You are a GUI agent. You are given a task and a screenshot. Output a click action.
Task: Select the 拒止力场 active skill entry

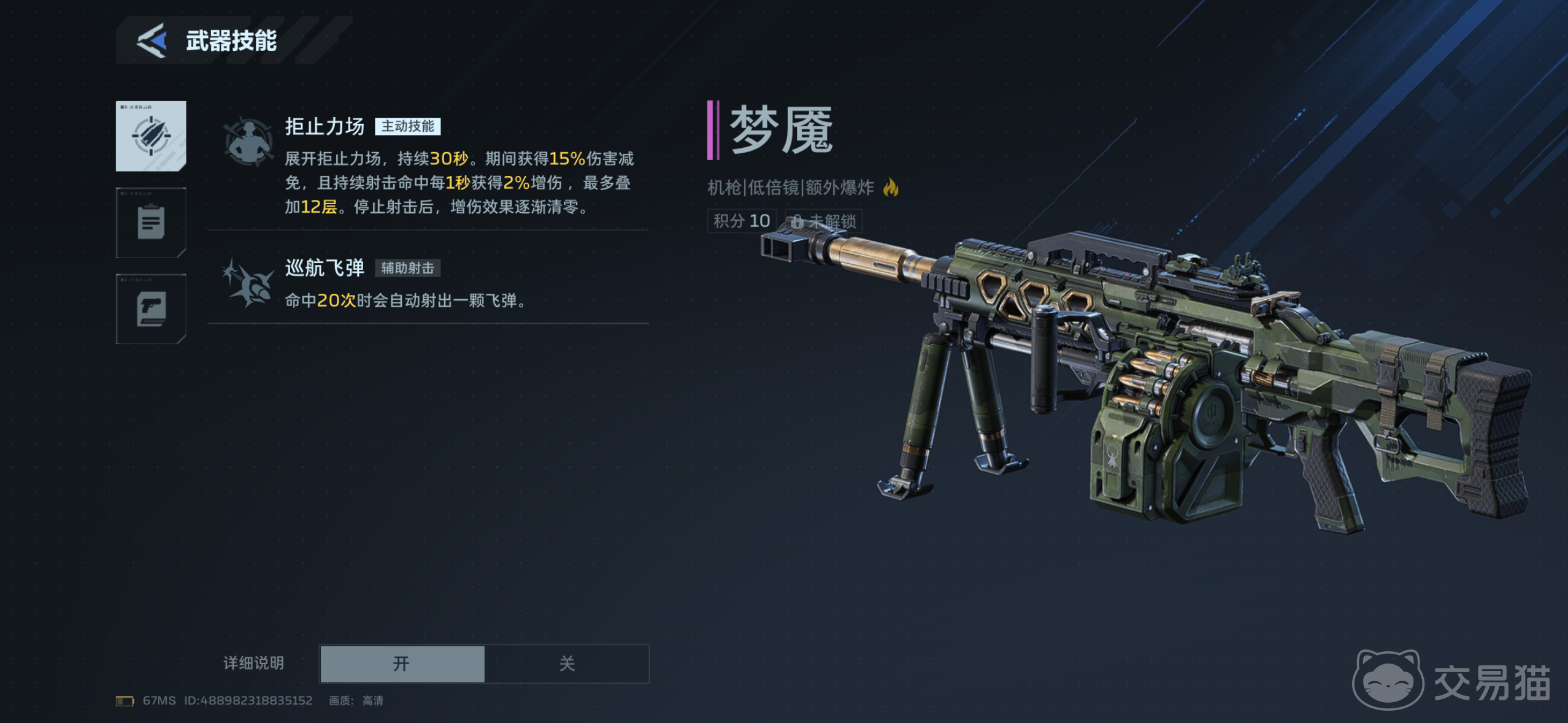pos(428,166)
